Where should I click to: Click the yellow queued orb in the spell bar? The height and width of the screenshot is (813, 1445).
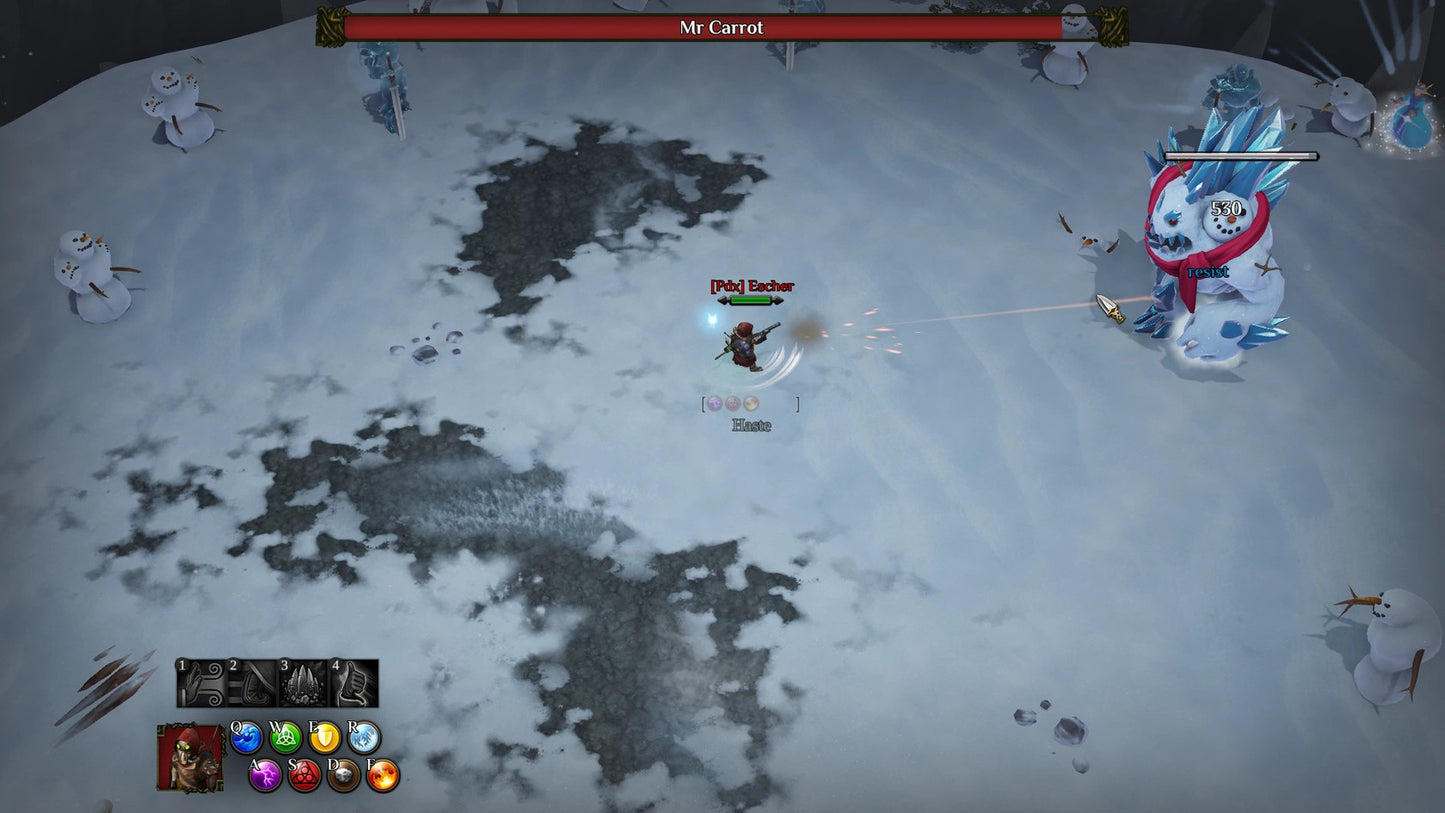click(750, 403)
